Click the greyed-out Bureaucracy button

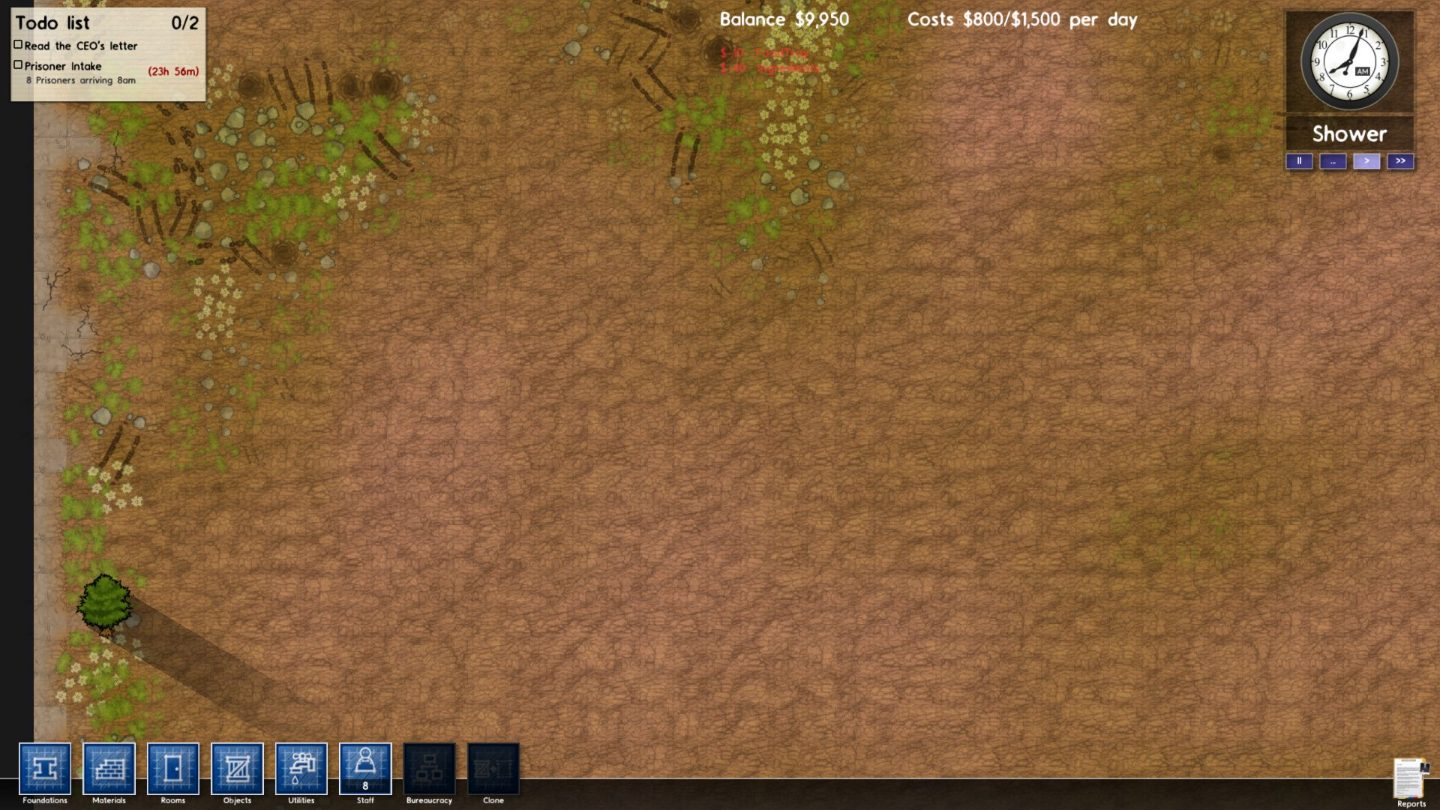(429, 768)
